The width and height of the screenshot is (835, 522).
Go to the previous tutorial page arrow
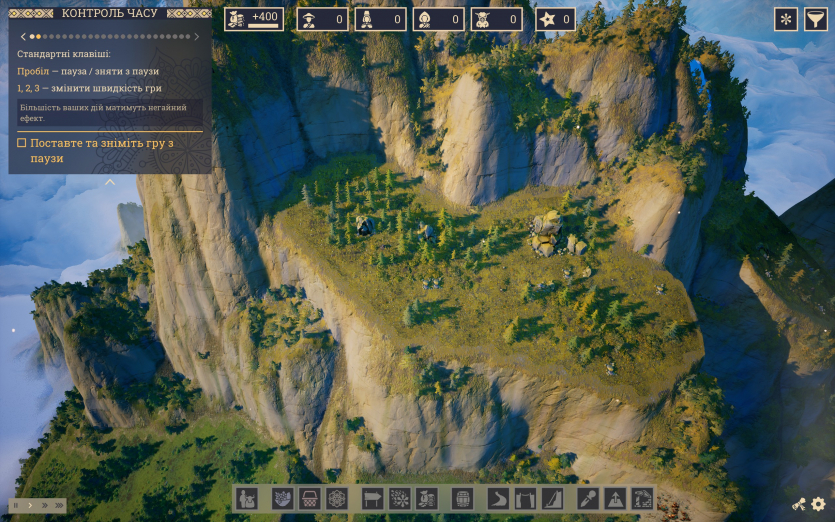click(x=22, y=37)
